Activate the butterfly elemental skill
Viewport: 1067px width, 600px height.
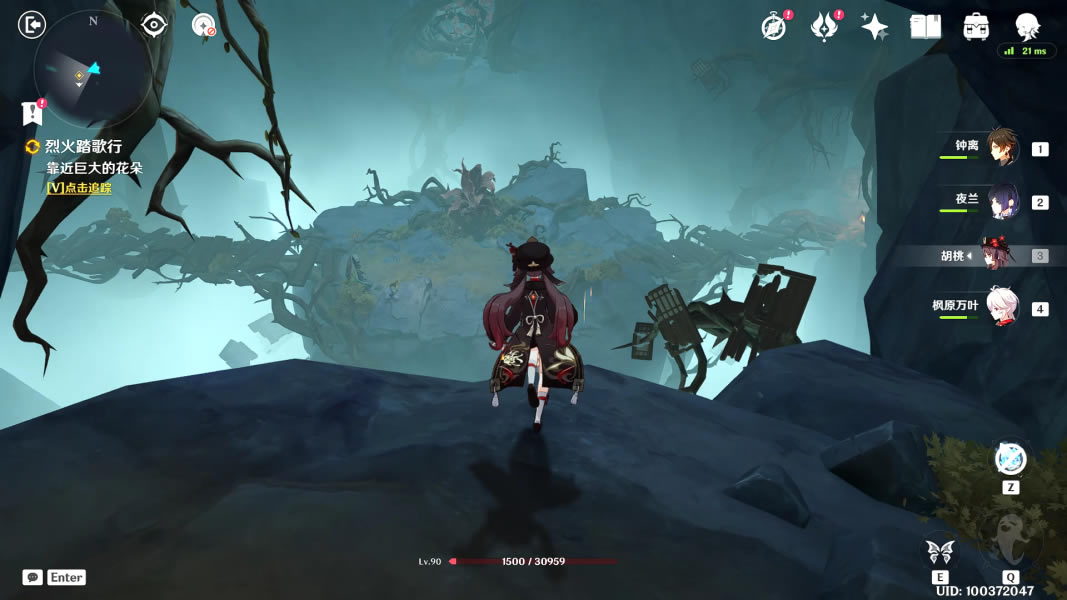click(x=939, y=551)
